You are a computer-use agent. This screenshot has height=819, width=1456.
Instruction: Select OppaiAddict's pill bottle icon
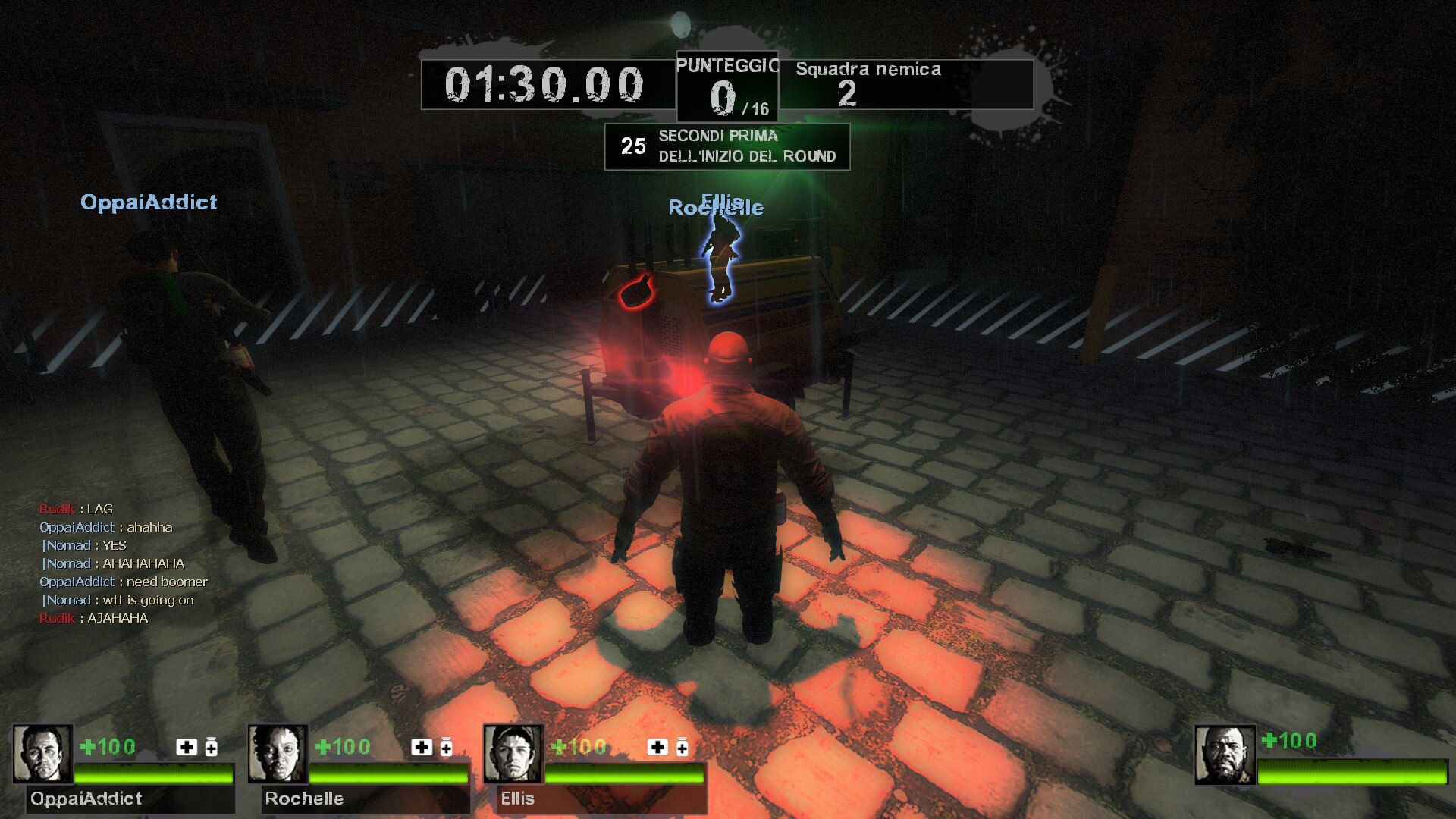click(212, 747)
